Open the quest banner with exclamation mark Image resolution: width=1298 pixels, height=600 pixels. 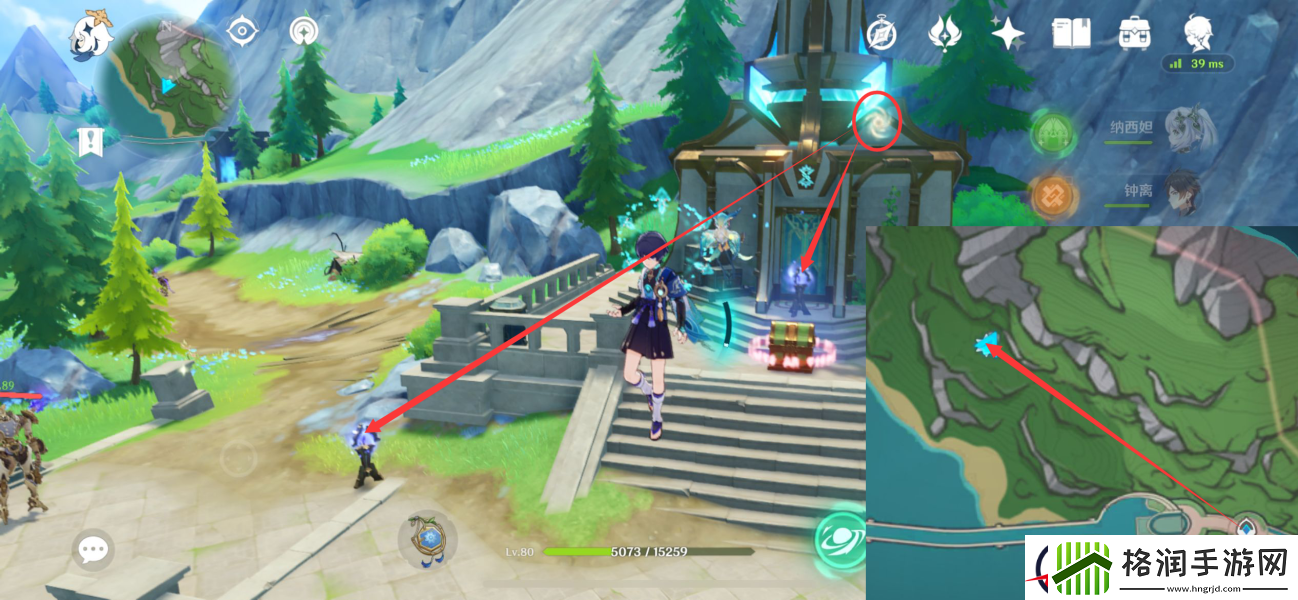(x=90, y=141)
